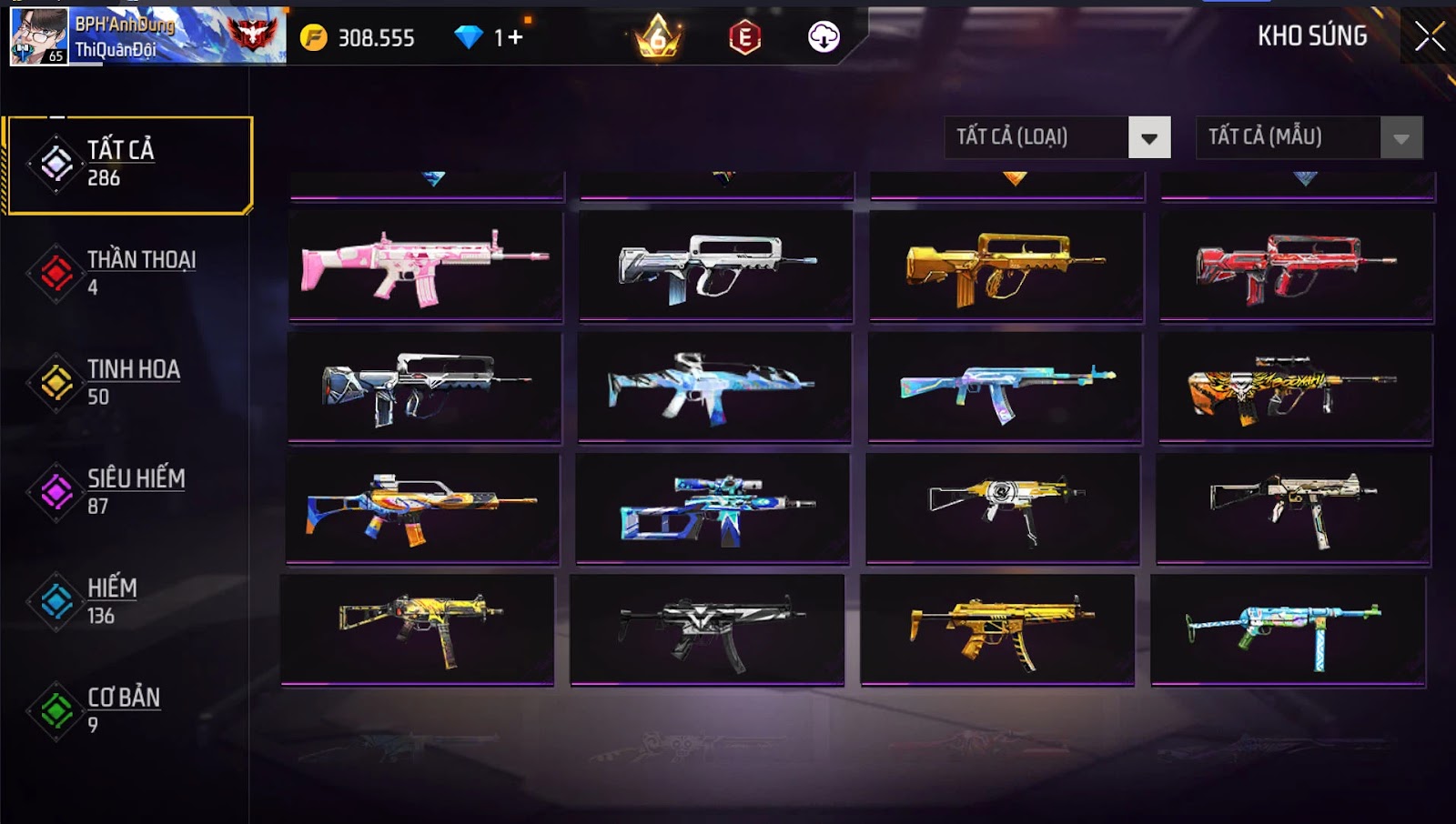
Task: Pick the all-gold MP5 skin
Action: pyautogui.click(x=997, y=629)
